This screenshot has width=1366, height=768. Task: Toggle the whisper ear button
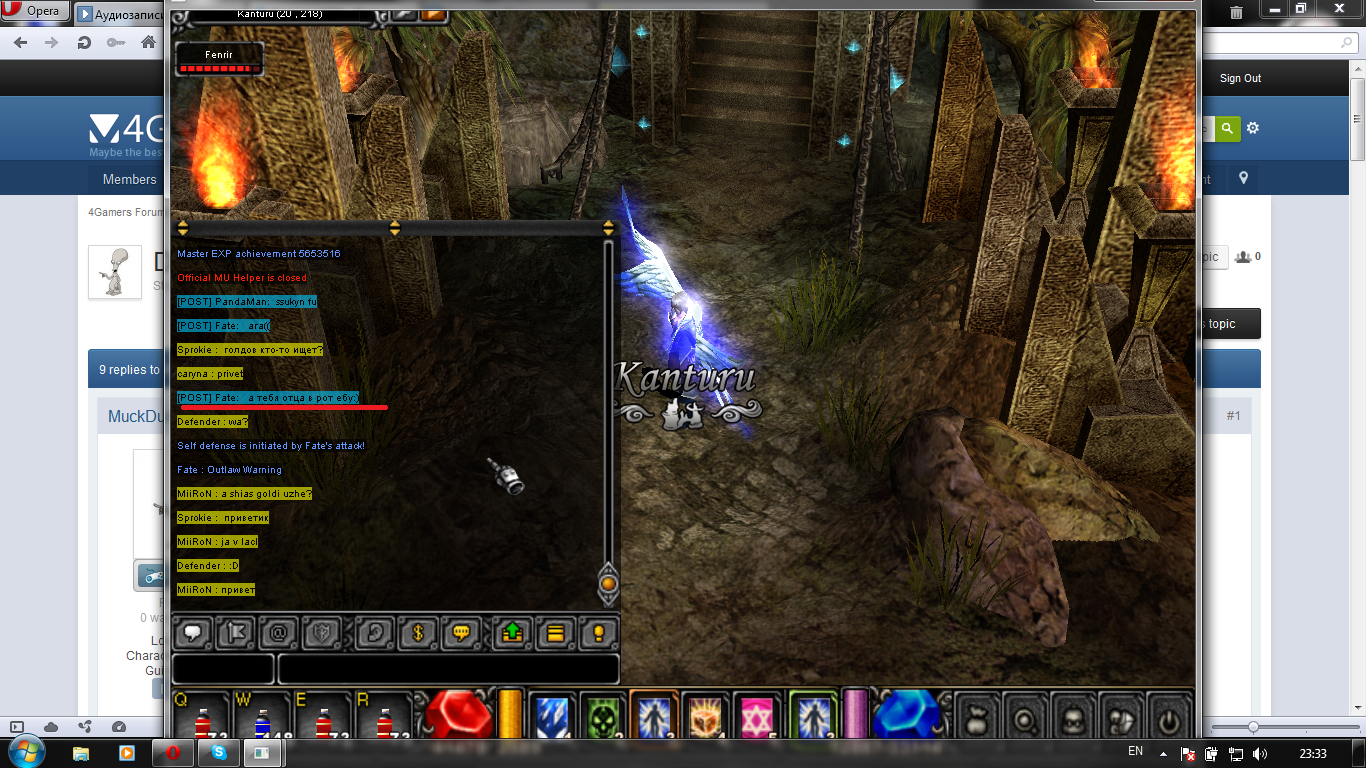click(375, 633)
